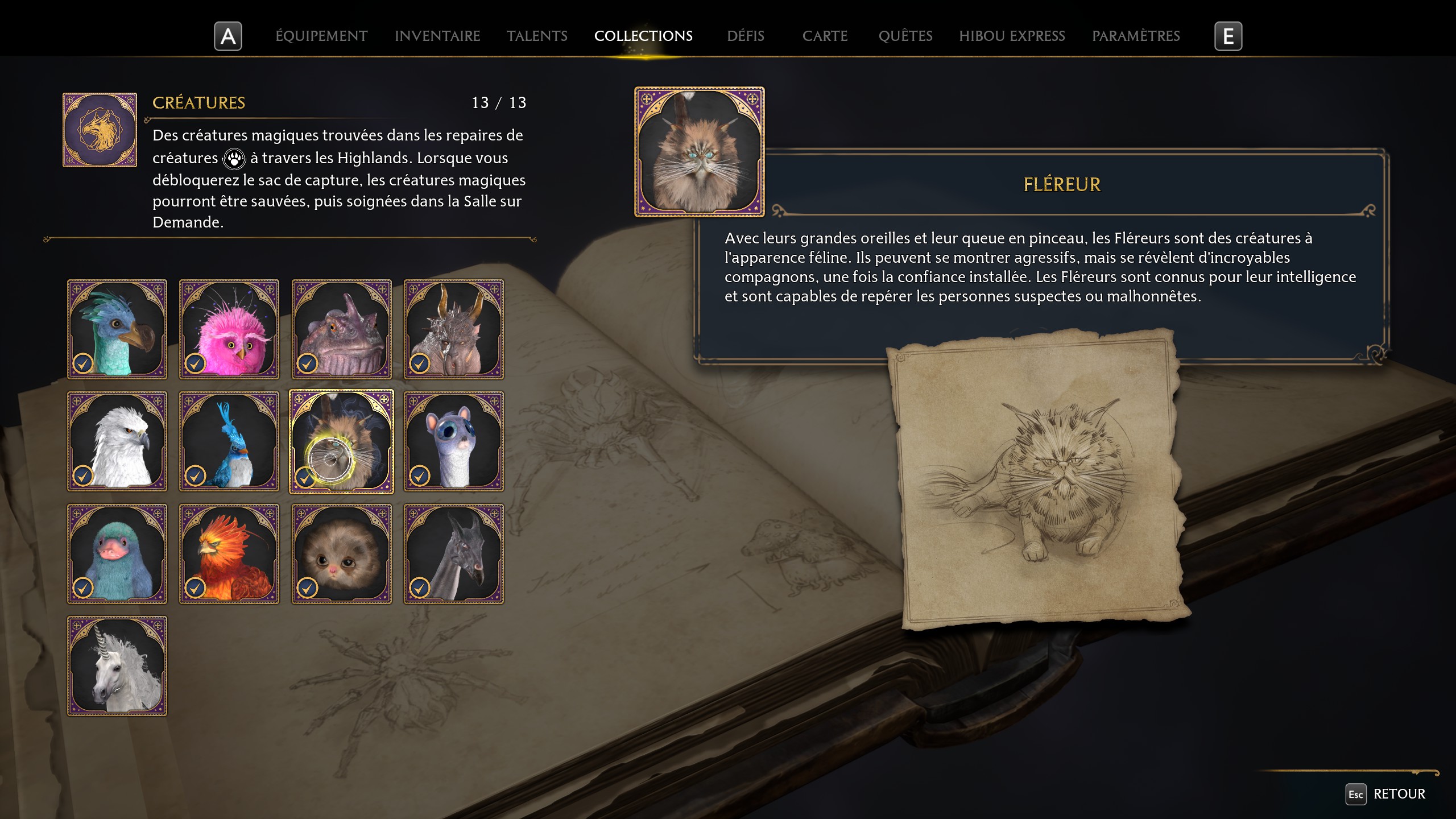Click the enlarged Fléreur portrait
The width and height of the screenshot is (1456, 819).
pos(698,152)
